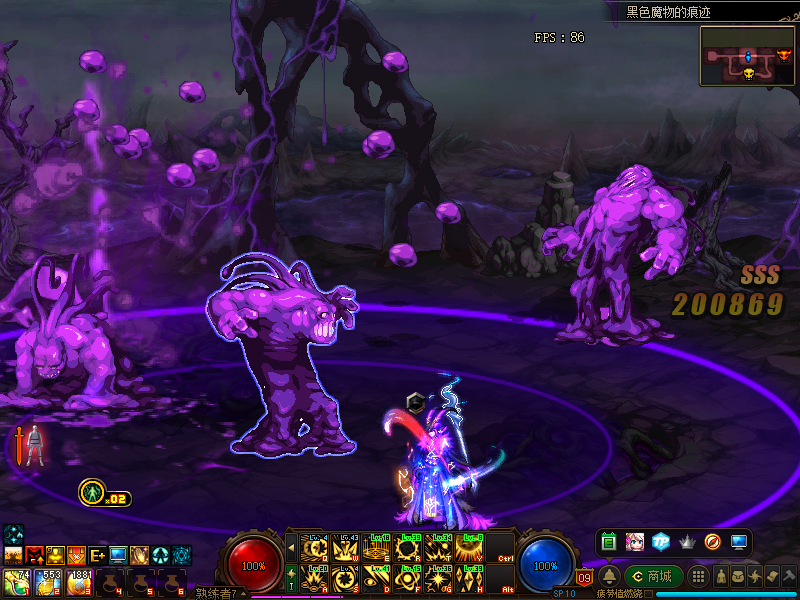This screenshot has width=800, height=600.
Task: Click the golden bell notification icon
Action: coord(609,576)
